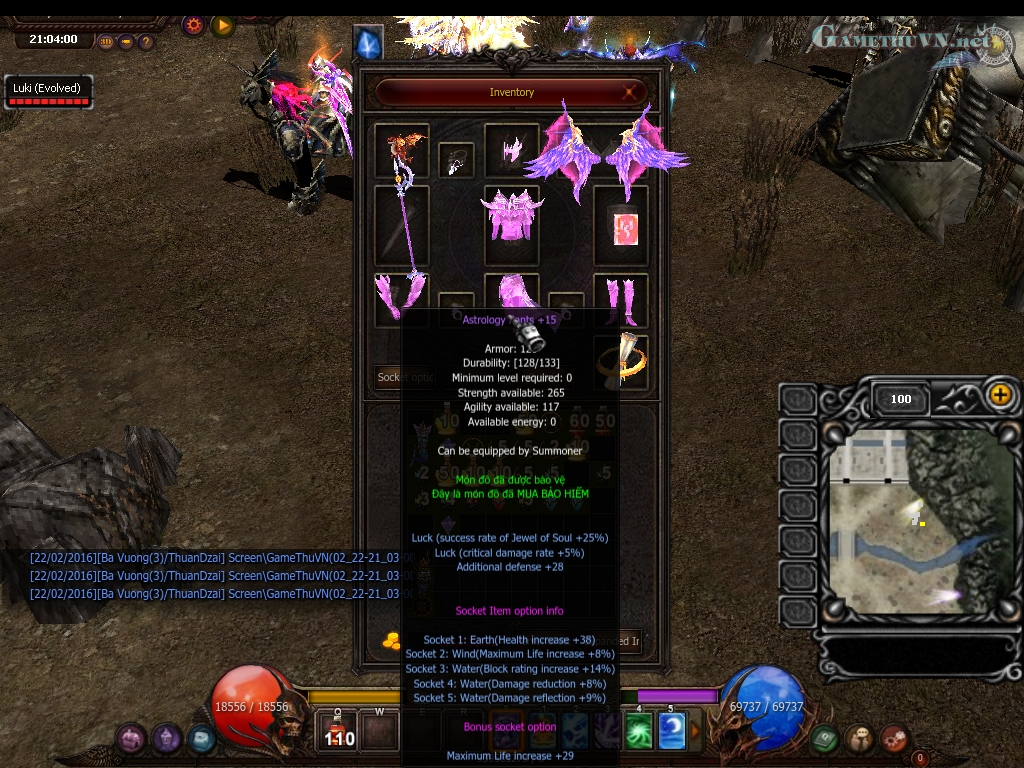Toggle the 3D camera button
Screen dimensions: 1024x768
click(x=107, y=42)
